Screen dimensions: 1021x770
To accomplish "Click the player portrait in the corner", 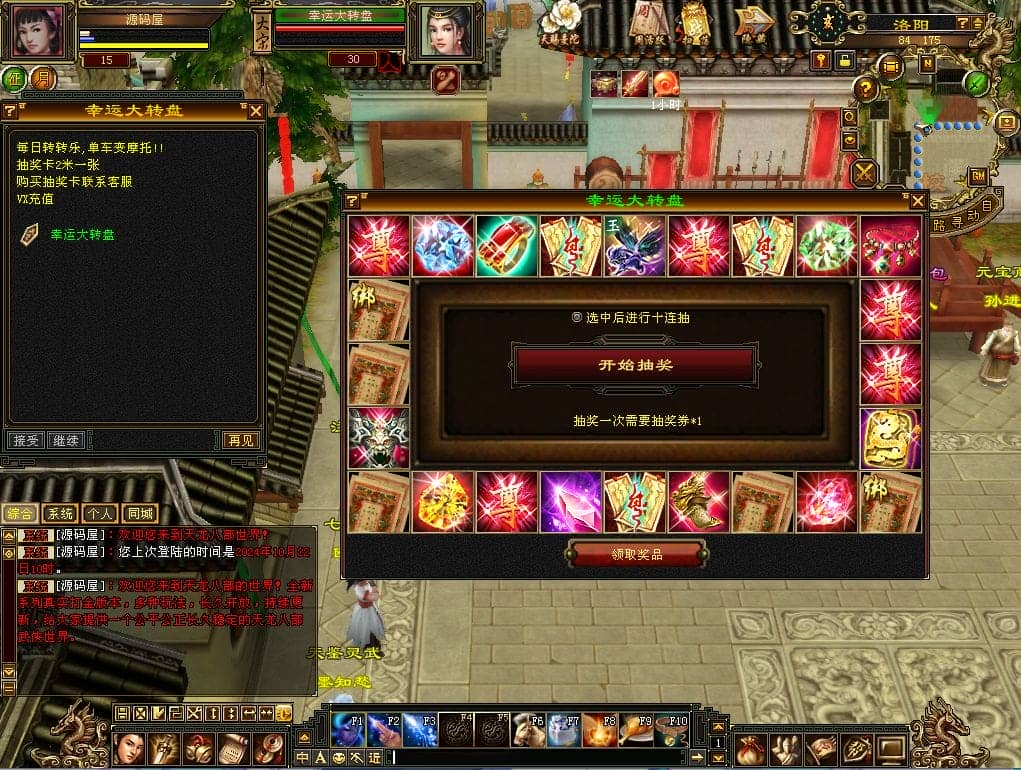I will (42, 31).
